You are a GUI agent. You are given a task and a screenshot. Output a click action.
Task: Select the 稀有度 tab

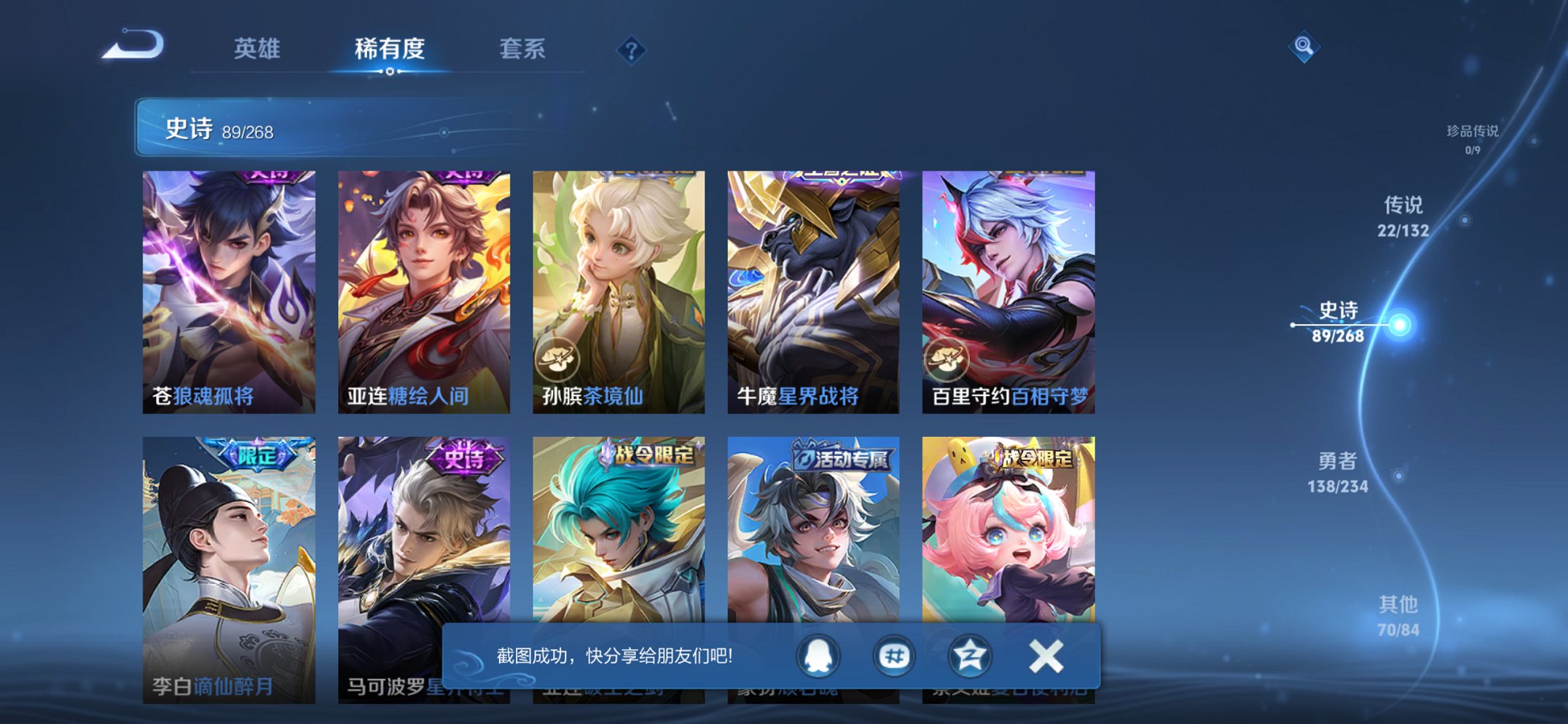coord(388,50)
